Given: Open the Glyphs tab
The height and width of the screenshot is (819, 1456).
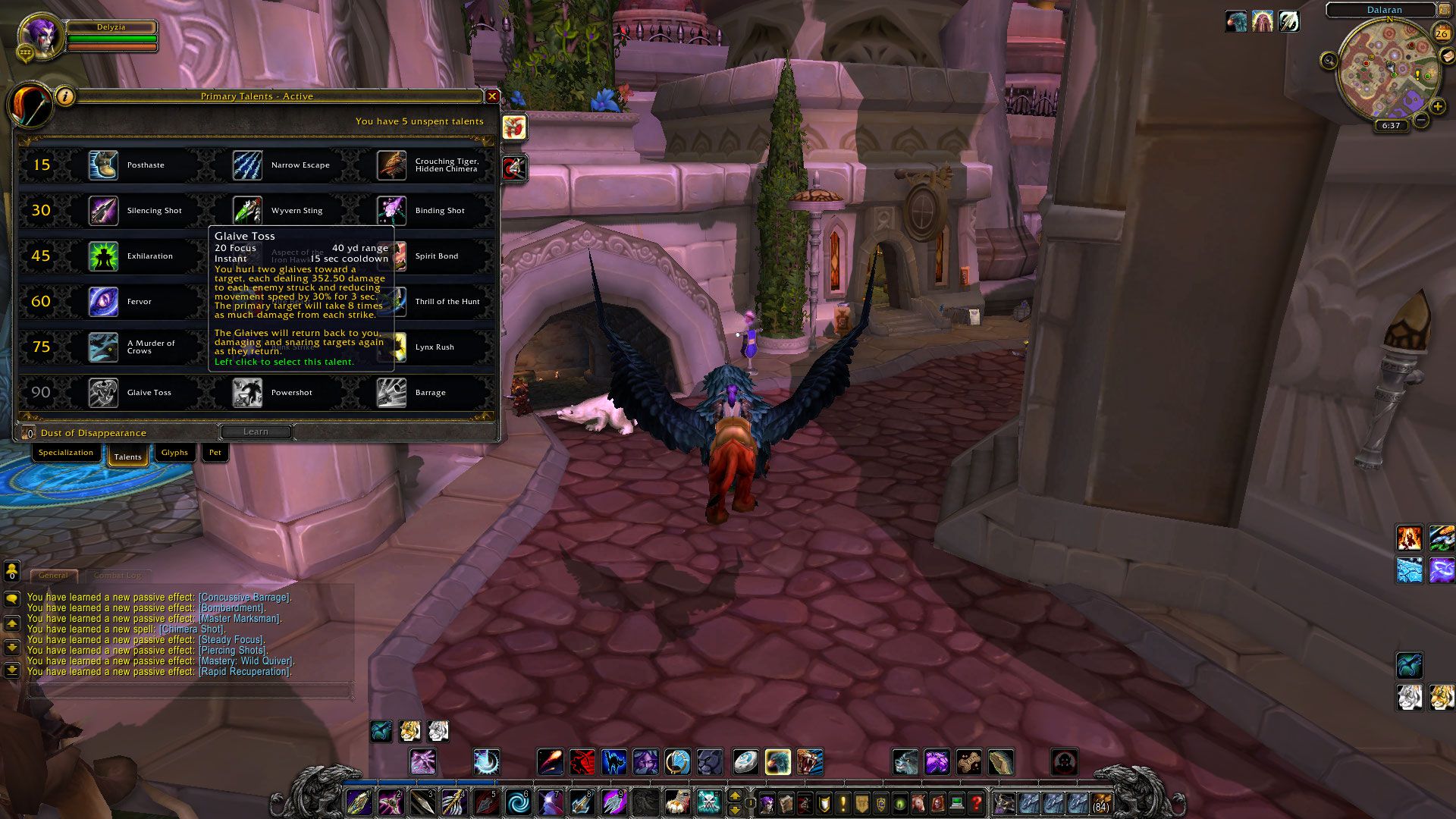Looking at the screenshot, I should point(174,453).
